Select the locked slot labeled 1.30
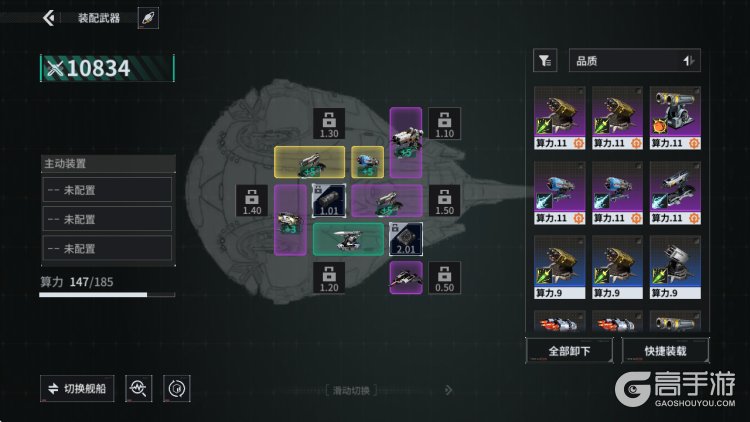The image size is (750, 422). pyautogui.click(x=328, y=124)
